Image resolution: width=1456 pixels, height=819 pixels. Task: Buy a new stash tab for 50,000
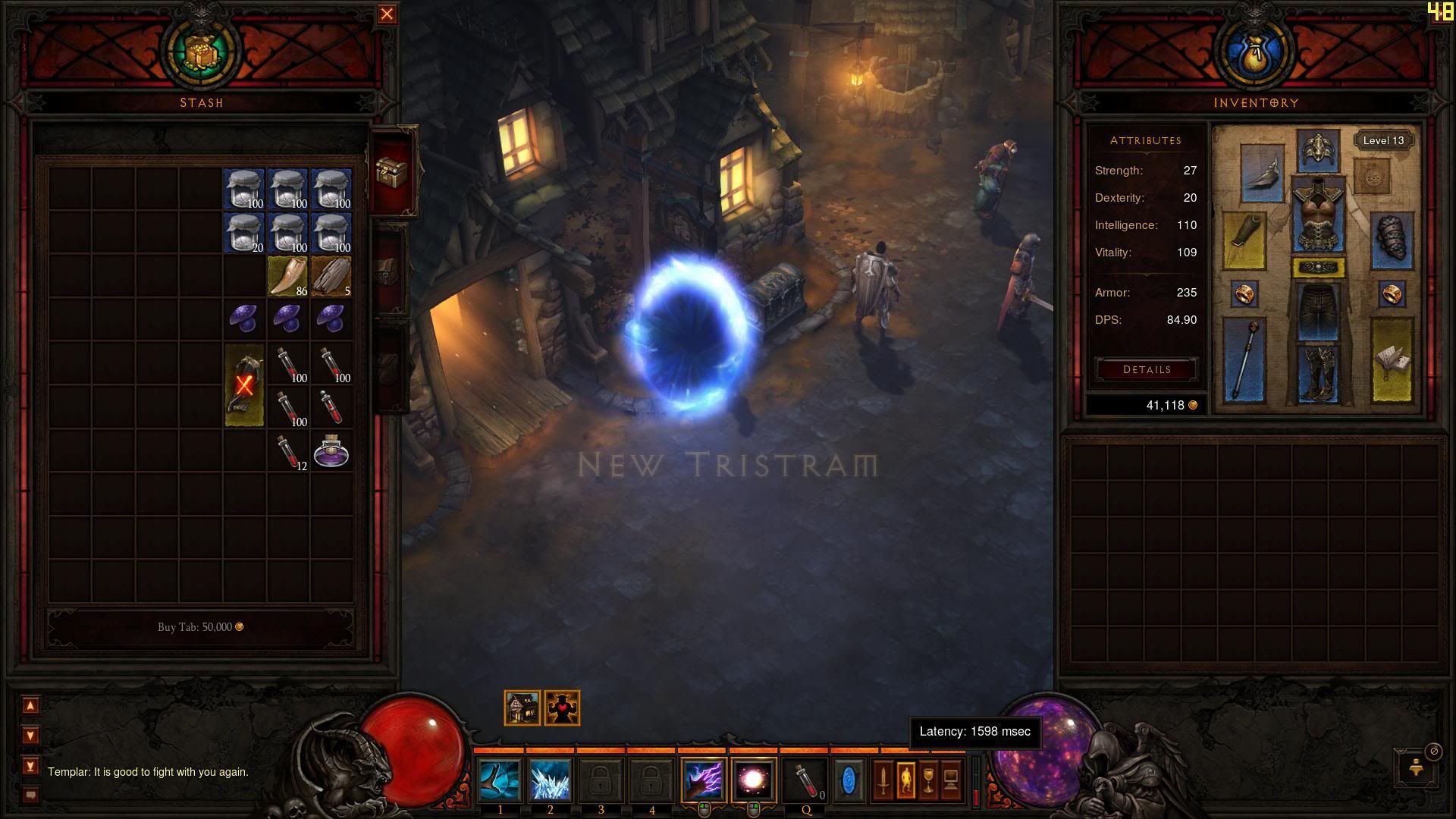coord(200,627)
